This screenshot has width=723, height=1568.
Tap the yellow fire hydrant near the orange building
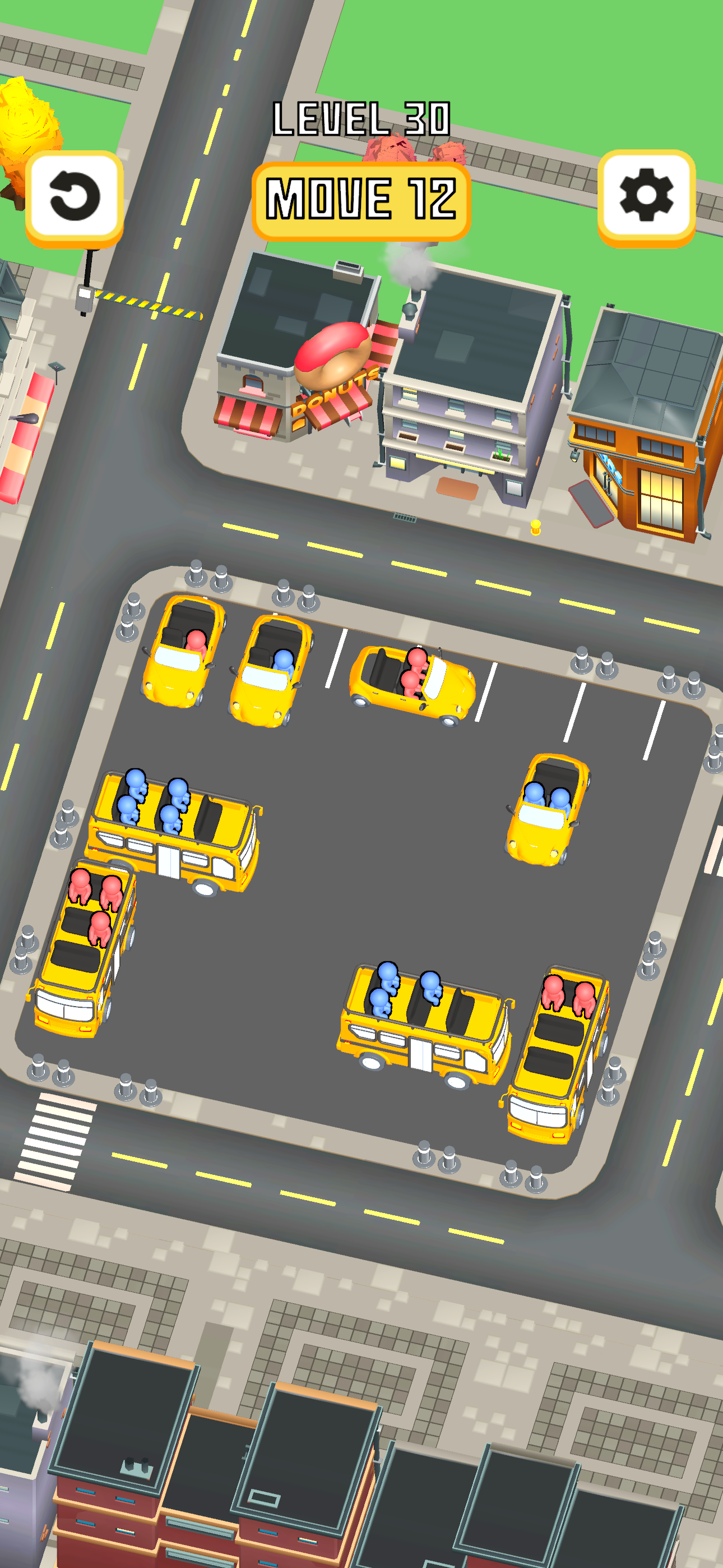pyautogui.click(x=536, y=529)
